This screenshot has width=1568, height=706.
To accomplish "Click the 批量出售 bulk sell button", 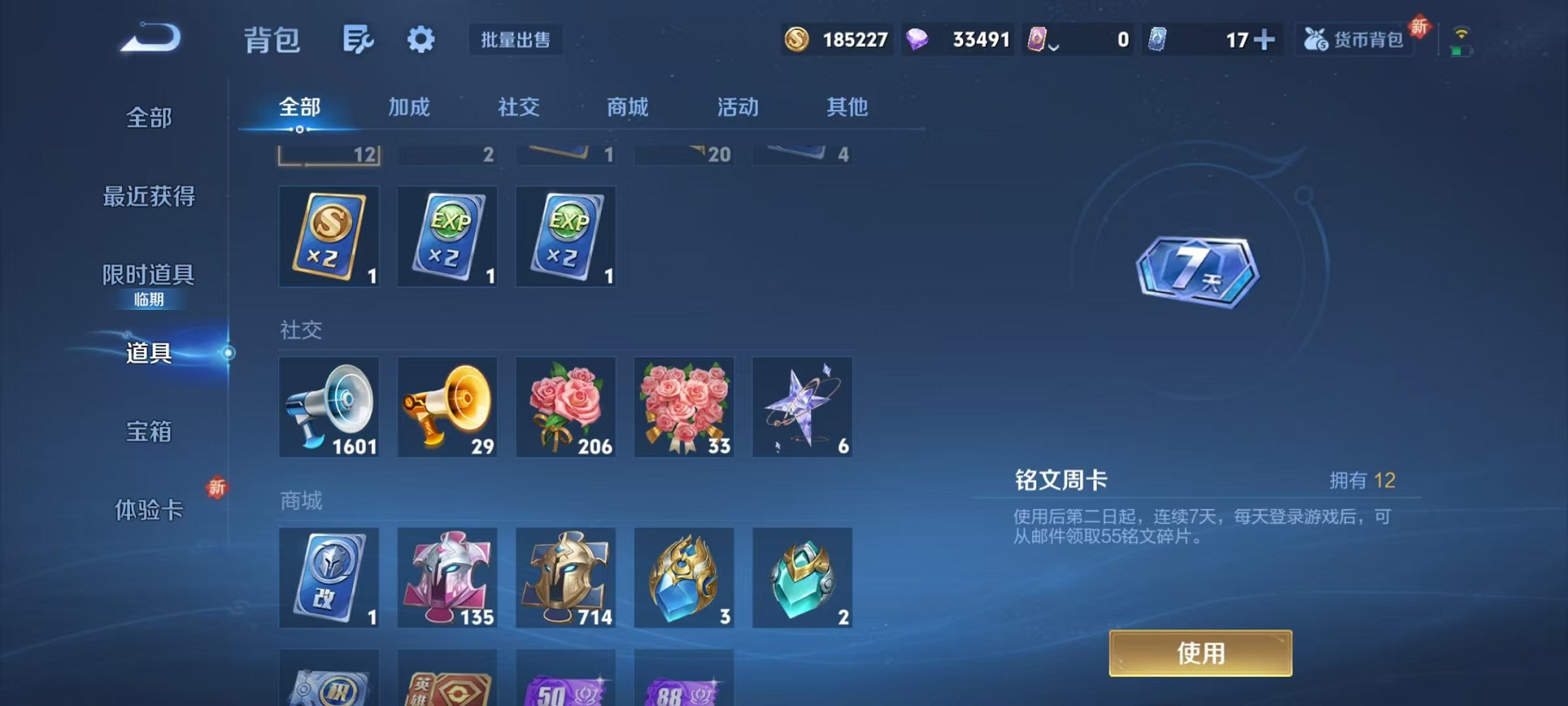I will pyautogui.click(x=516, y=41).
